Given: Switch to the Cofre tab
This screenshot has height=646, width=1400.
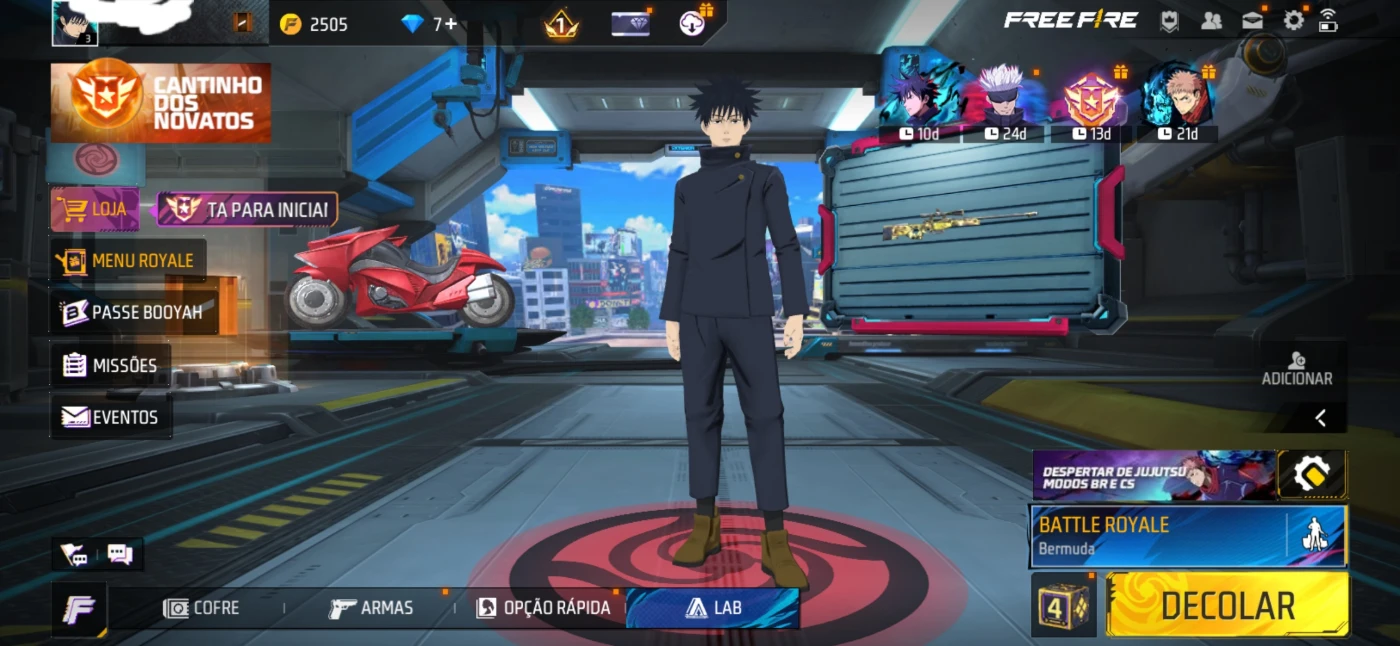Looking at the screenshot, I should [202, 608].
